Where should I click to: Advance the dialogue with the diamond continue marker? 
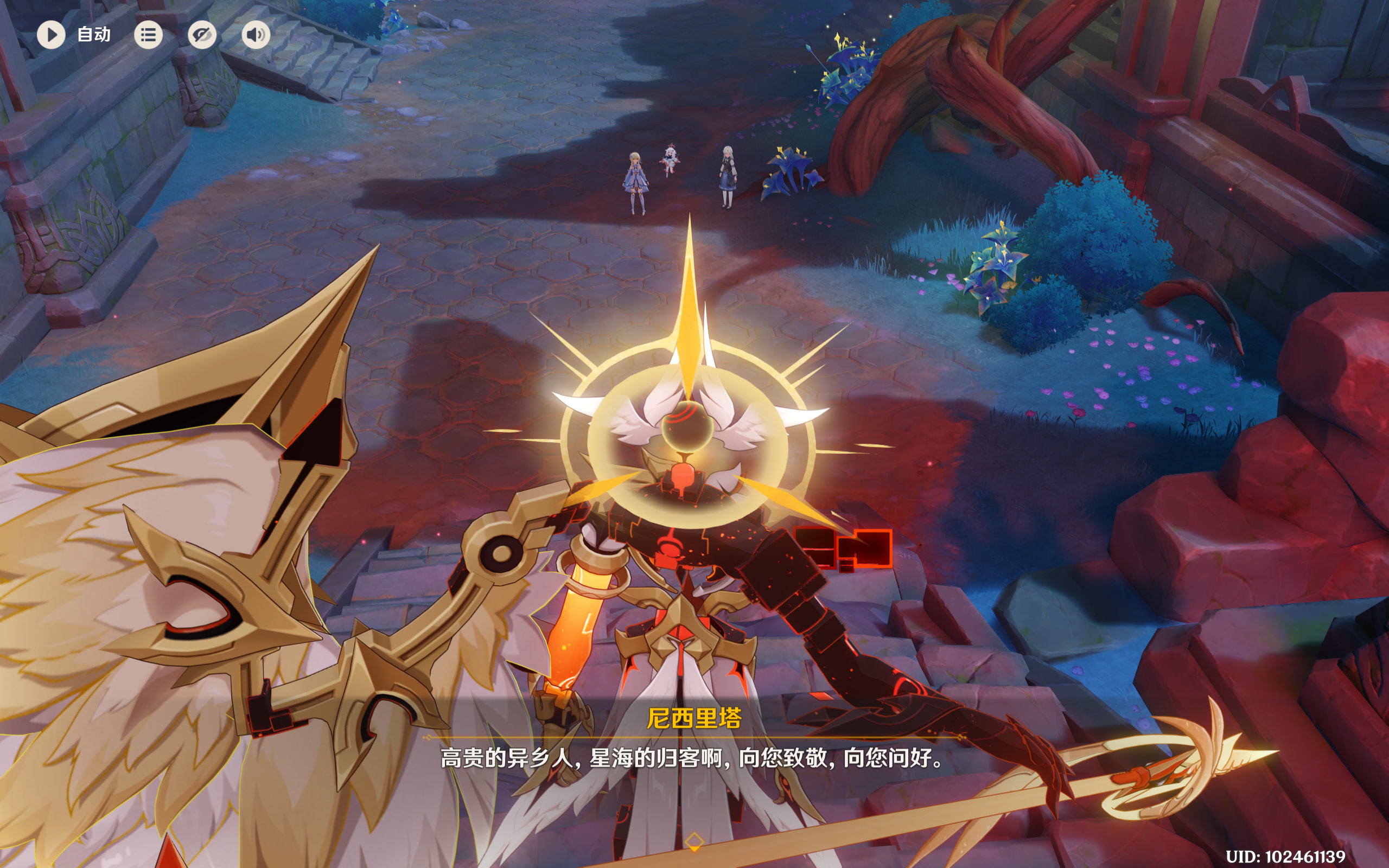click(694, 841)
